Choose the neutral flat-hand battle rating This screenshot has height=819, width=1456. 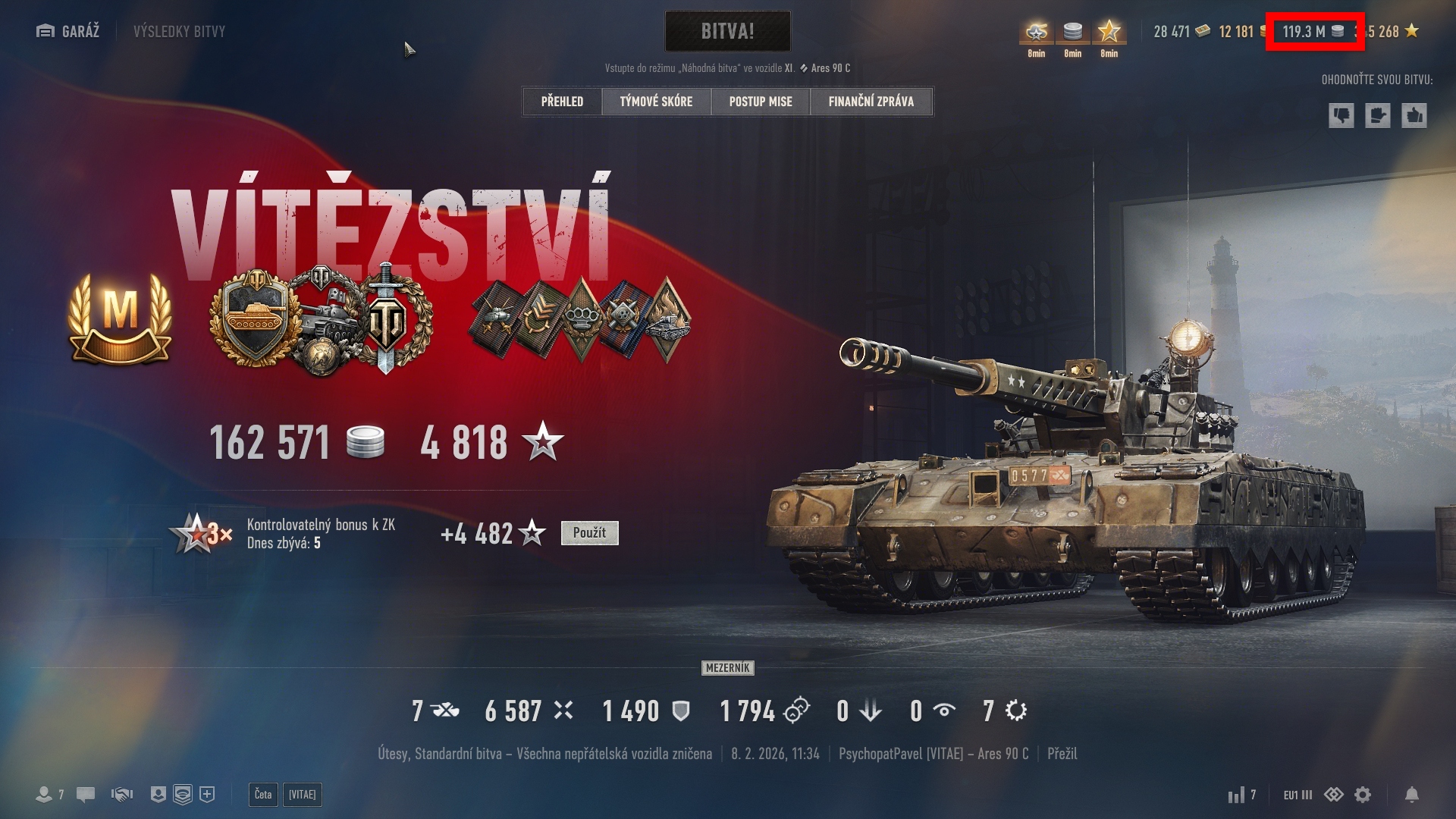[1377, 116]
